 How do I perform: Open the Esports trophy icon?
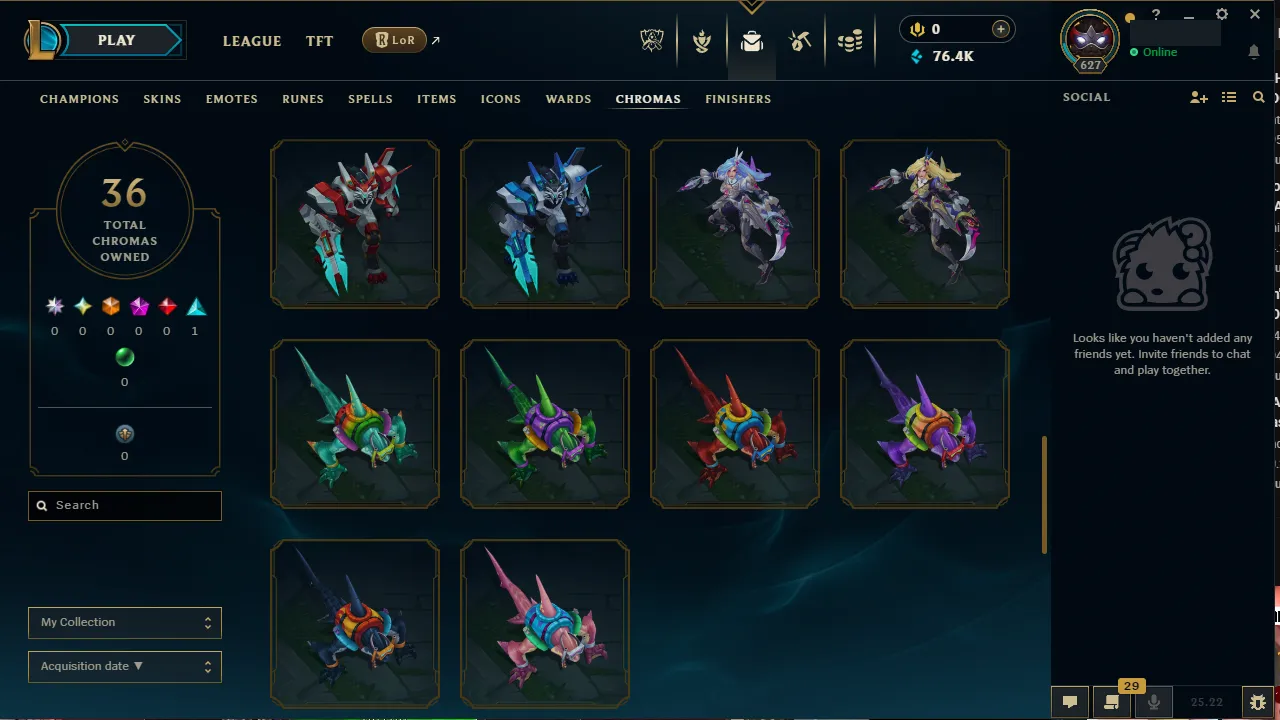651,41
